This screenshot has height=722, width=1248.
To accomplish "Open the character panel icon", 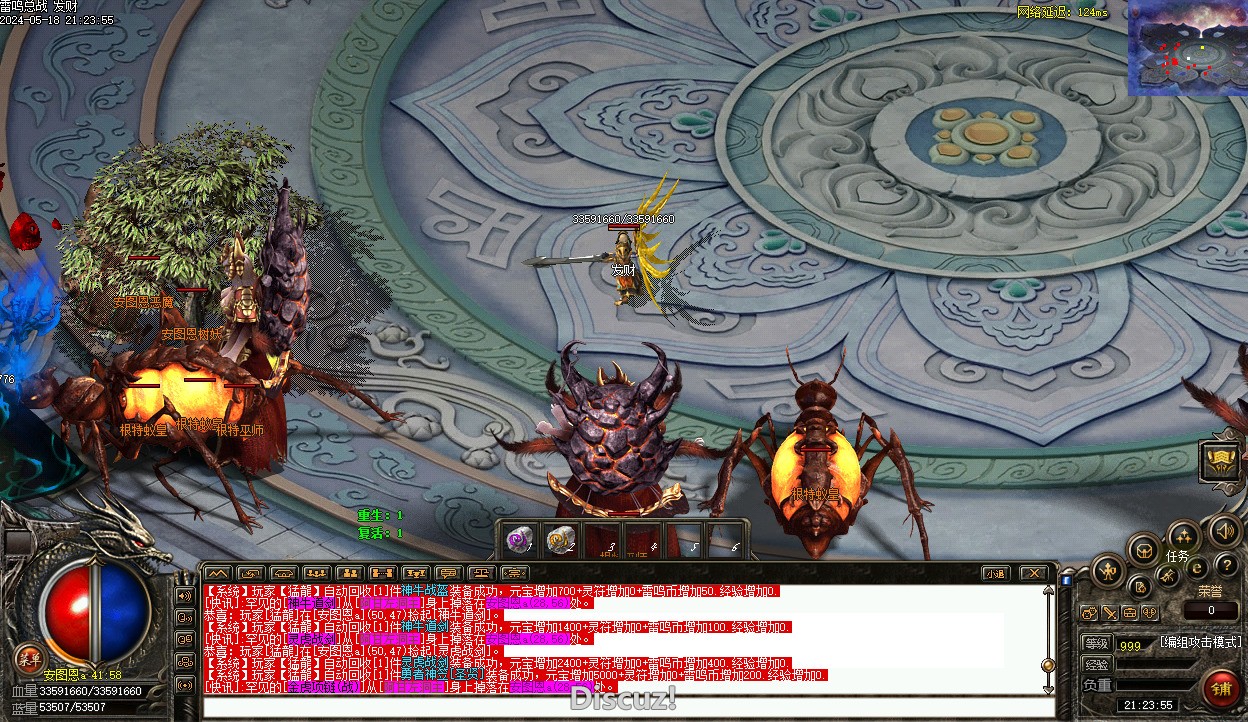I will click(1108, 572).
